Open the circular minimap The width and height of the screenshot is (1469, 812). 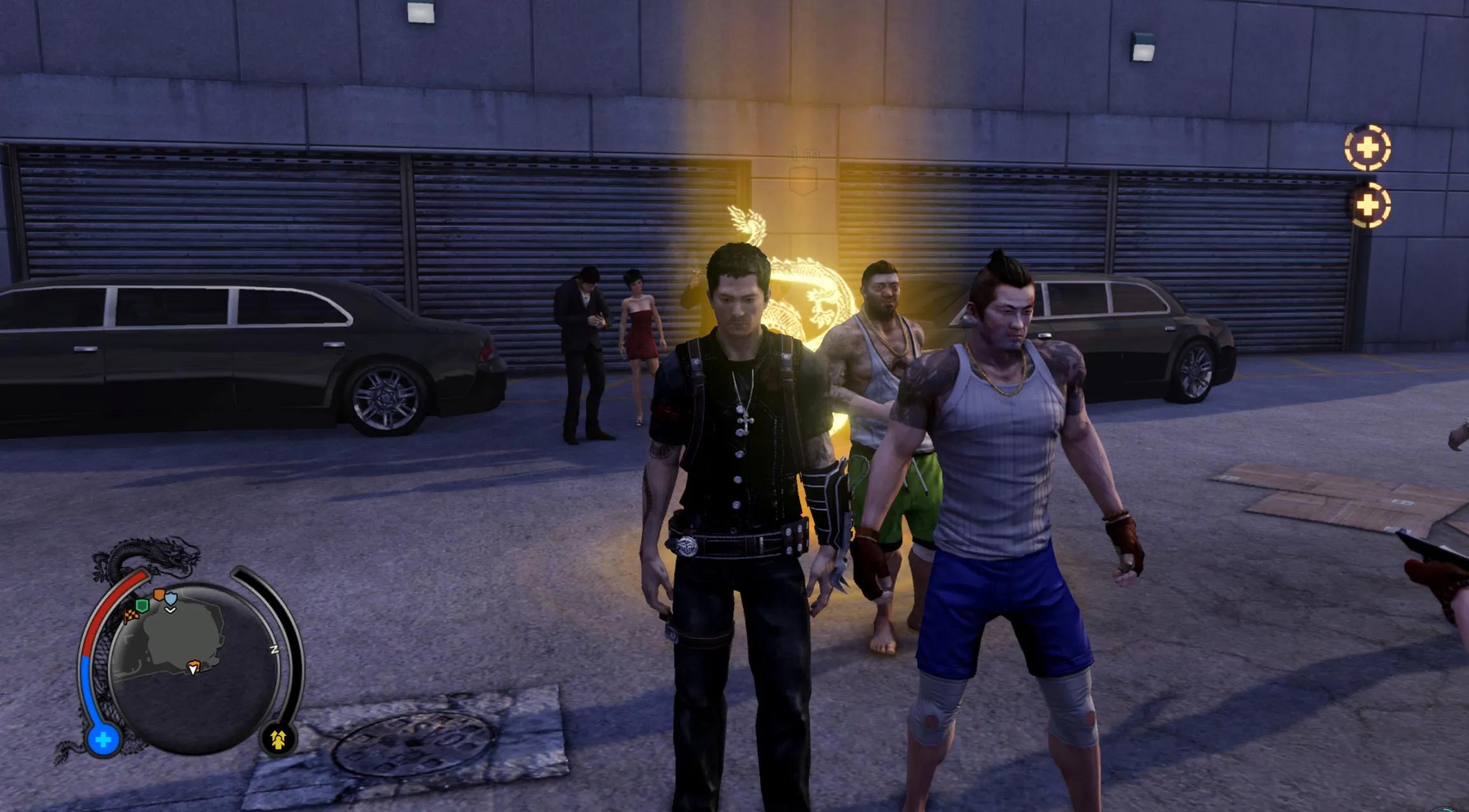[x=194, y=667]
